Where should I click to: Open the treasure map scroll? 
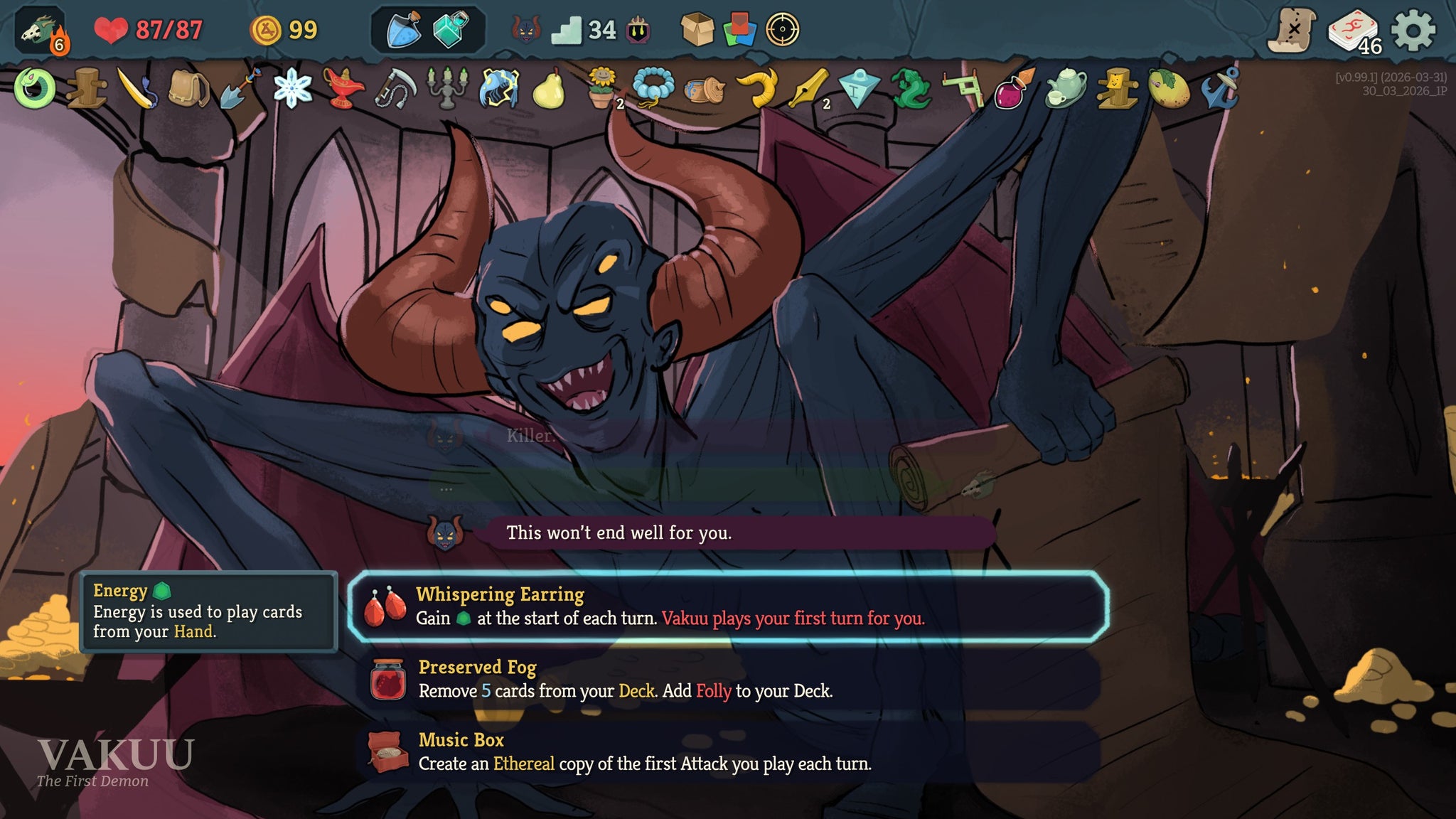point(1292,31)
